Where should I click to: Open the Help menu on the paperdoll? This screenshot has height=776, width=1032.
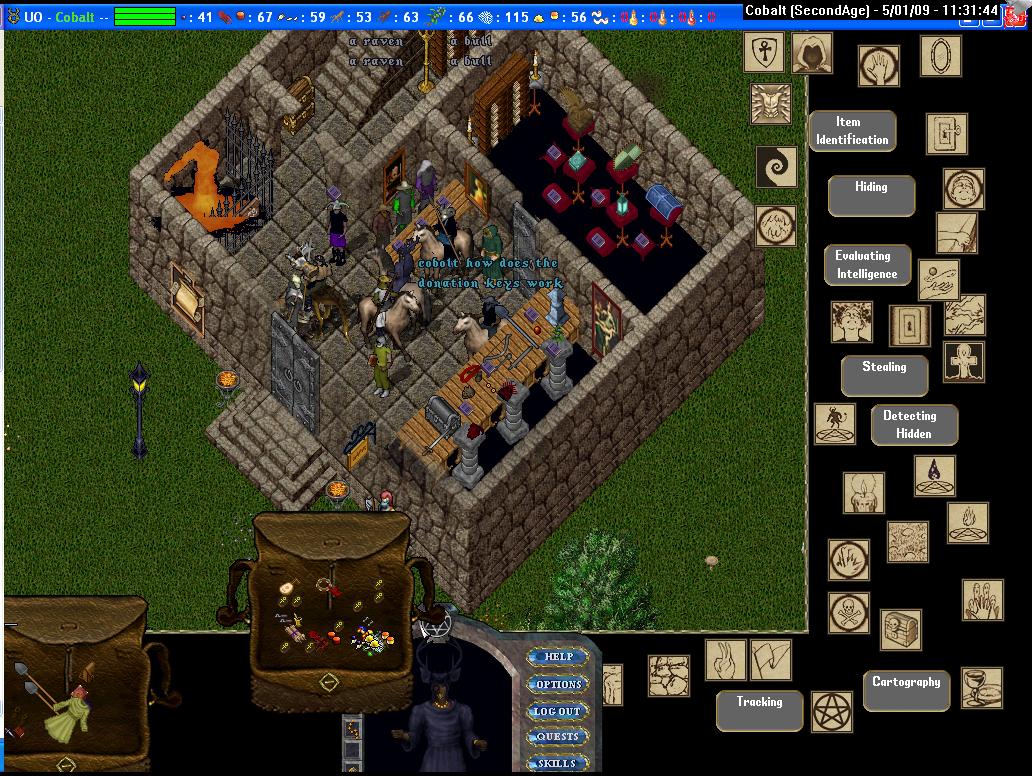click(x=558, y=657)
